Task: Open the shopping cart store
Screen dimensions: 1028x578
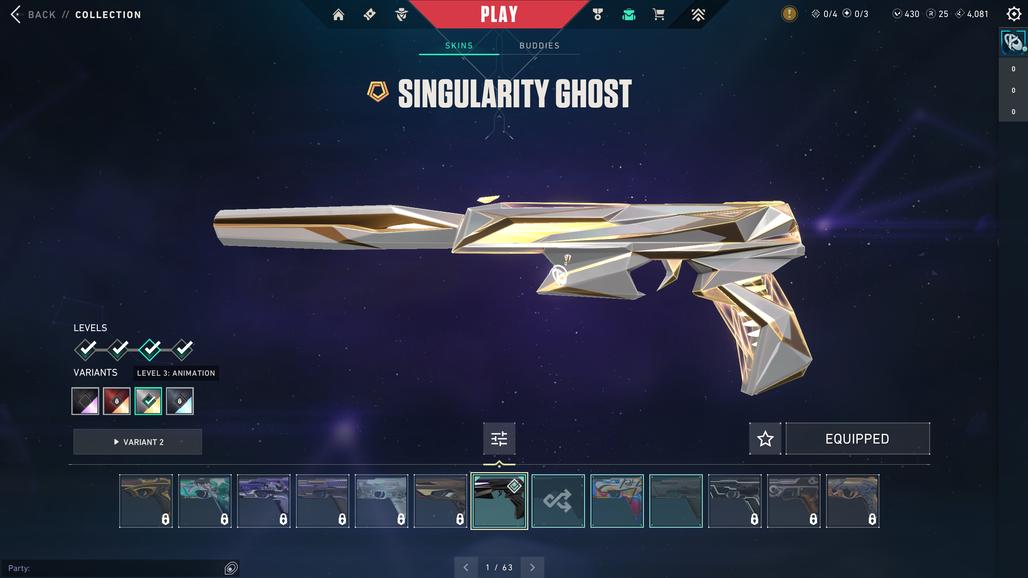Action: tap(658, 15)
